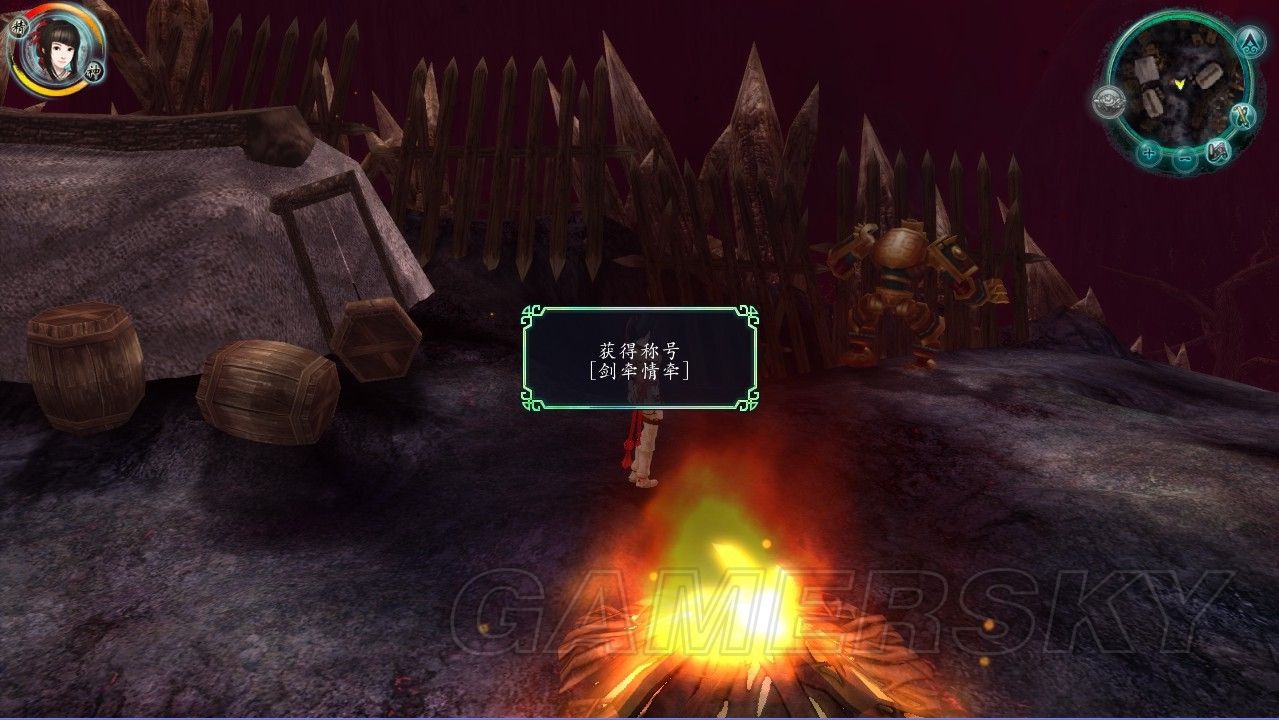Screen dimensions: 1279x720
Task: Click the arrow-shaped icon atop the minimap
Action: (1249, 42)
